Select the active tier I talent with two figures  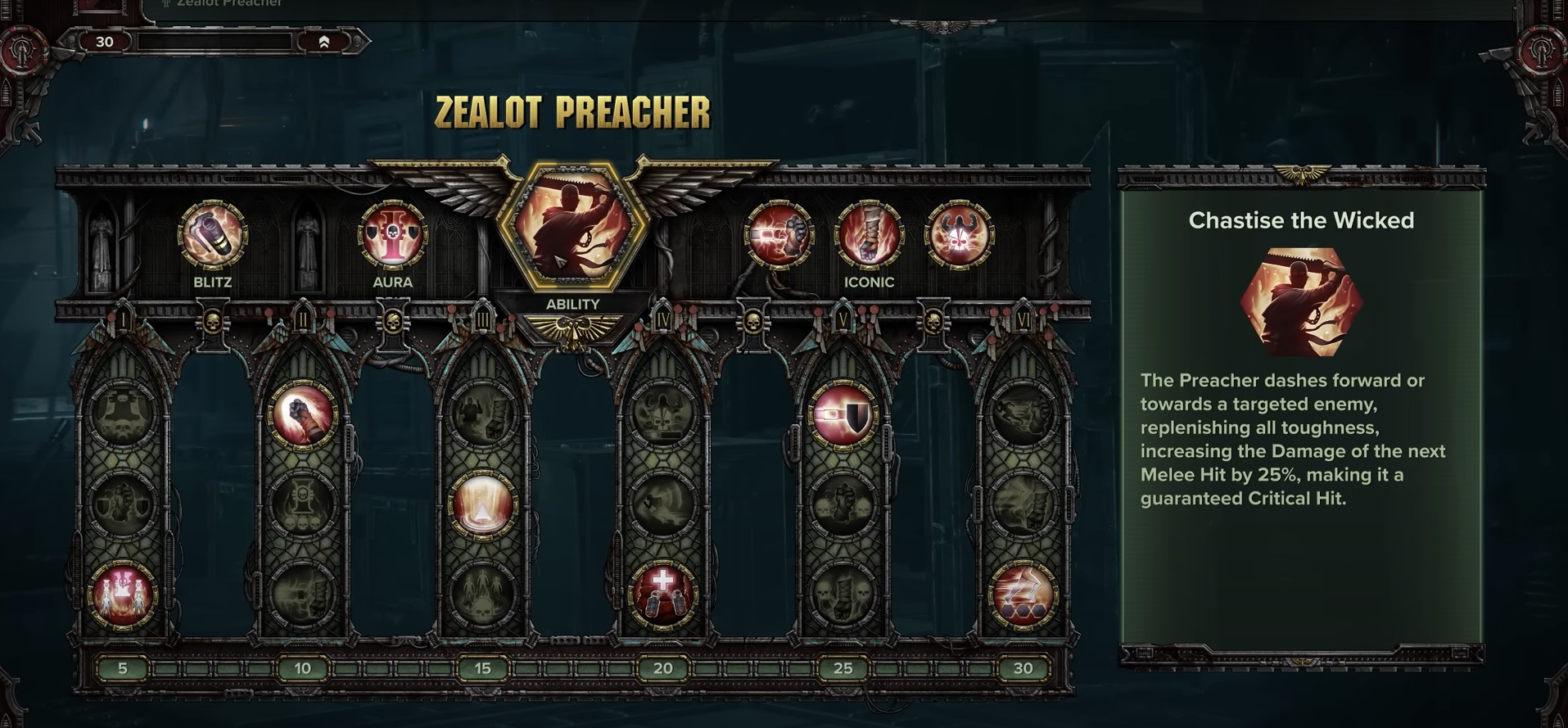pyautogui.click(x=123, y=595)
